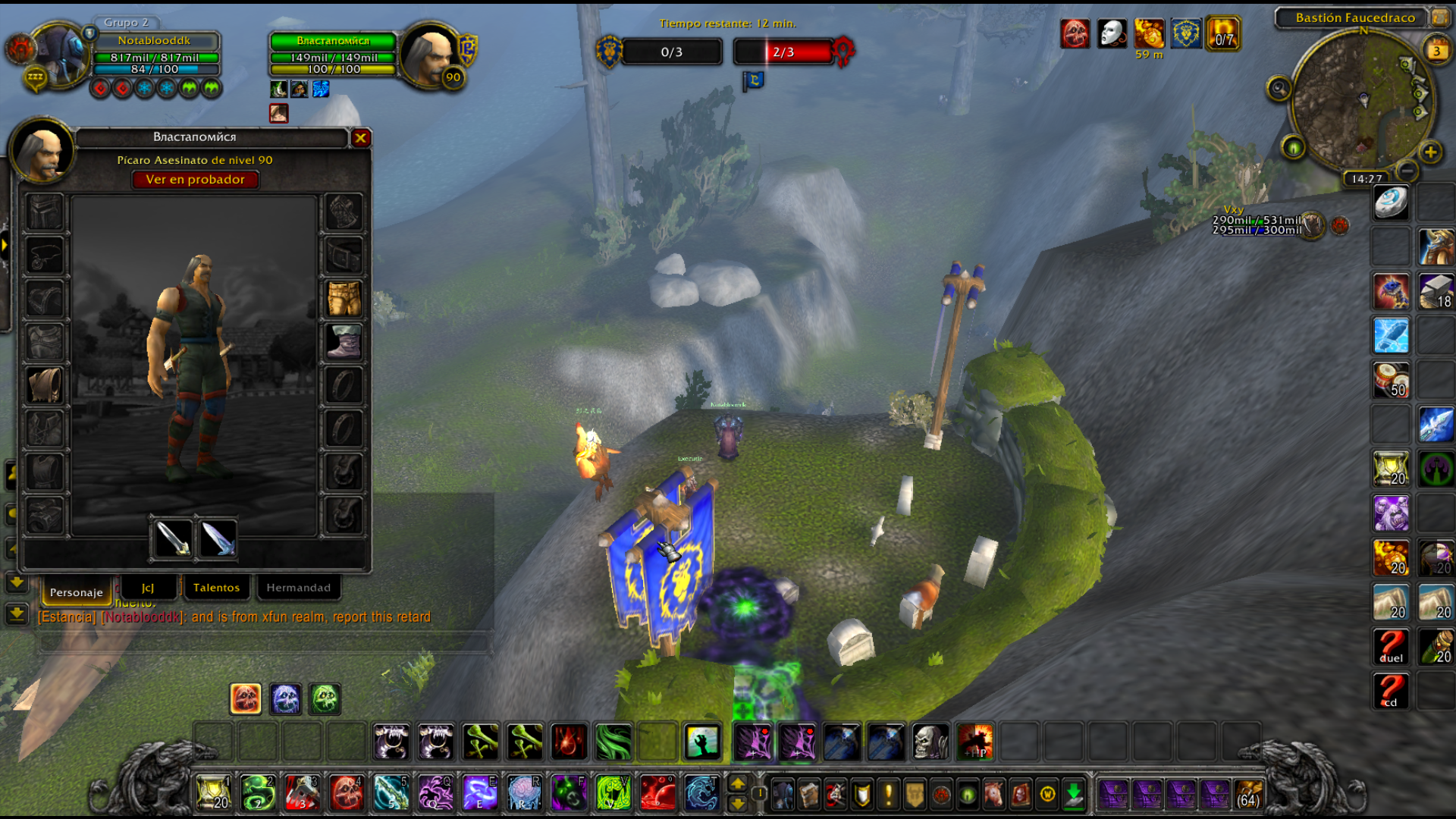
Task: Select the Hermandad tab
Action: tap(298, 588)
